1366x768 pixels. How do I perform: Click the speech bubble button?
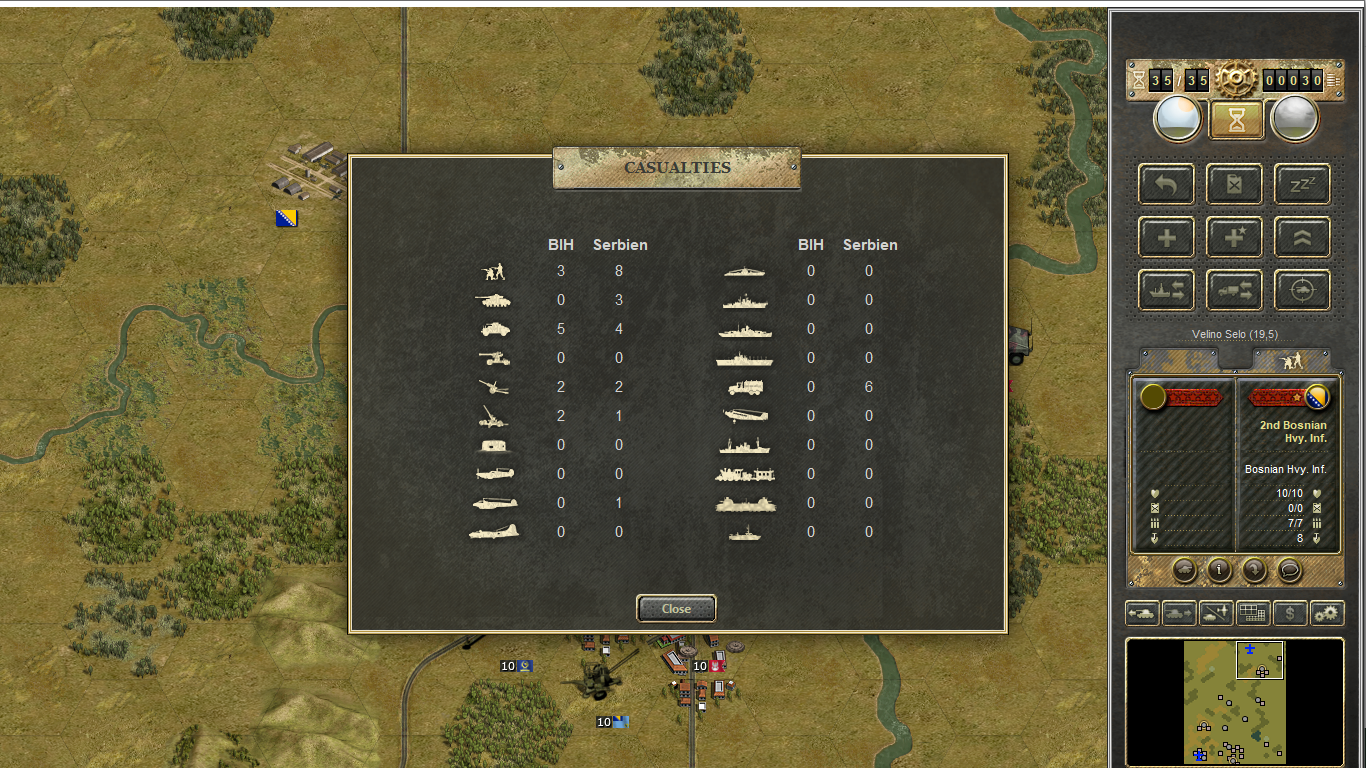(1290, 570)
